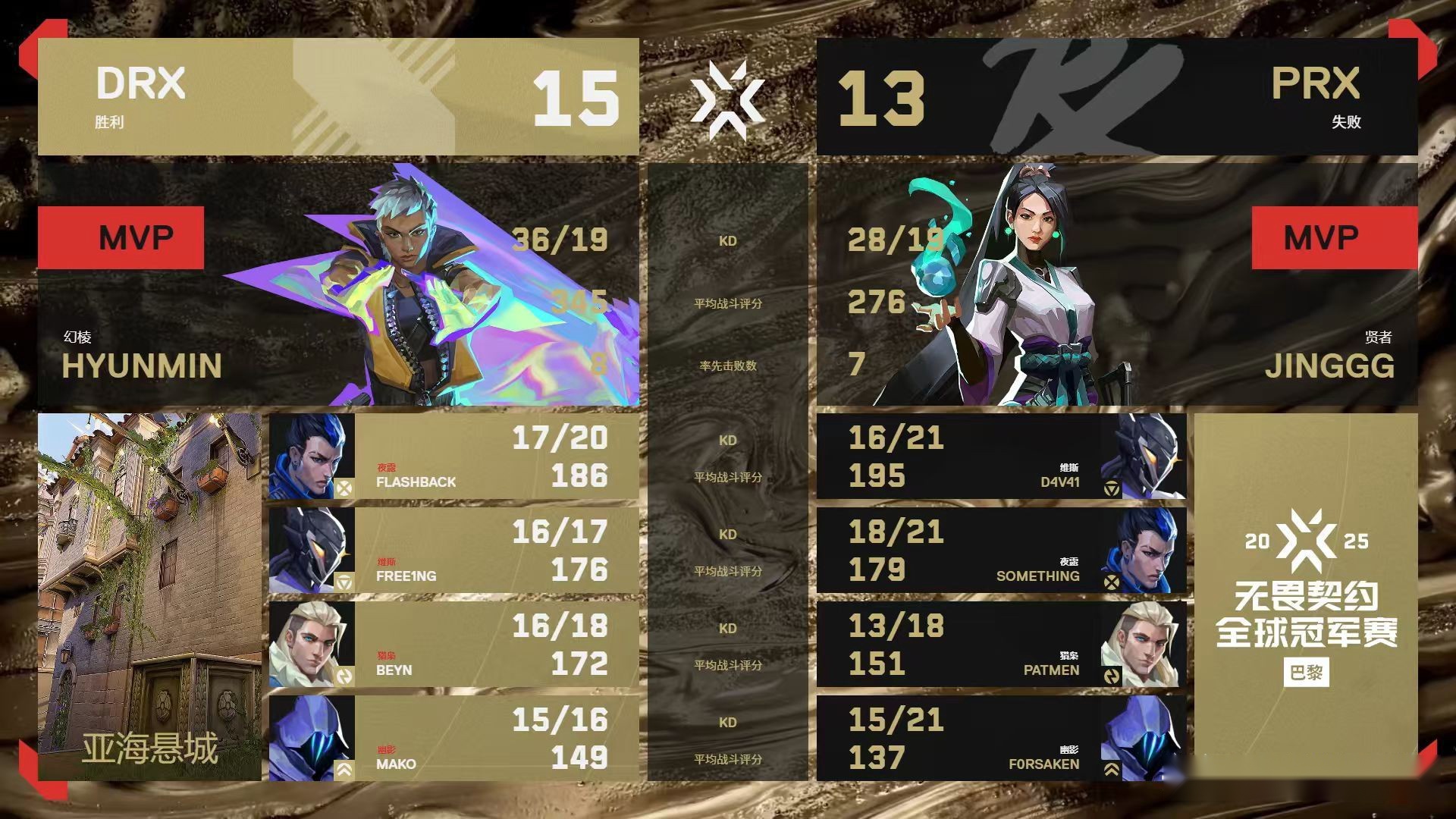Viewport: 1456px width, 819px height.
Task: Open MAKO's player row
Action: [453, 739]
